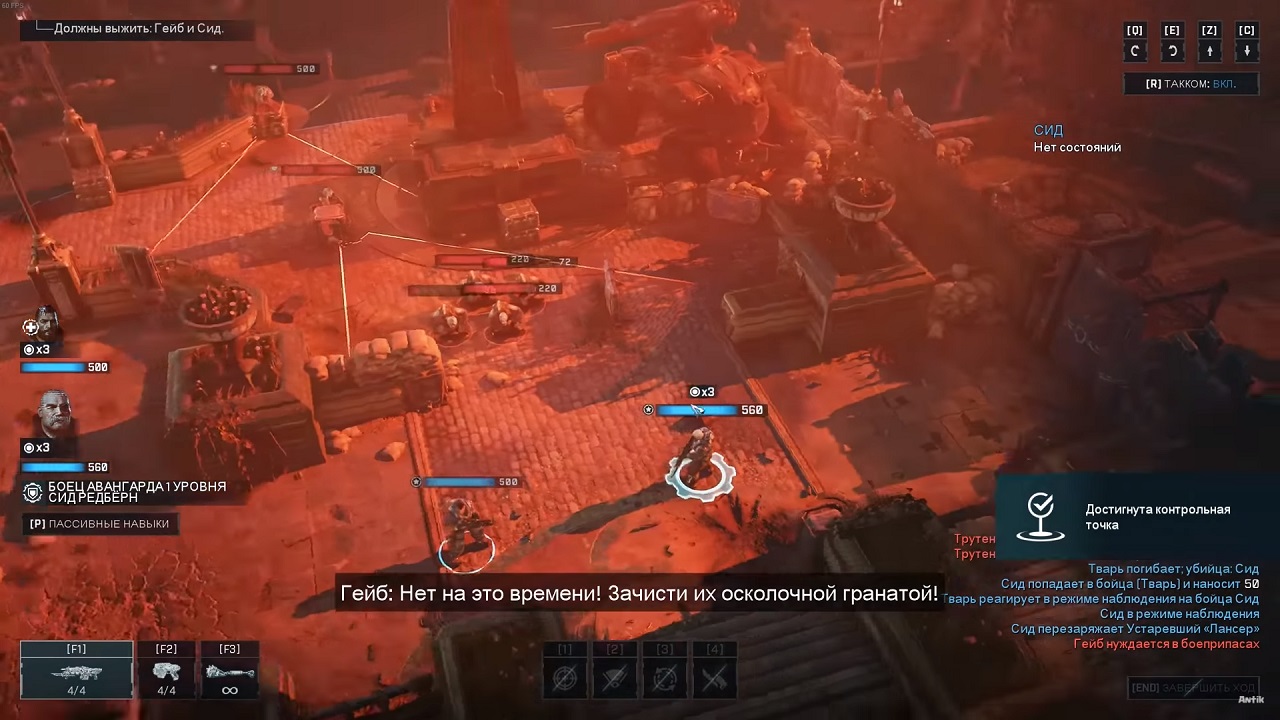Click Sid's rank shield emblem icon
The image size is (1280, 720).
[x=31, y=493]
